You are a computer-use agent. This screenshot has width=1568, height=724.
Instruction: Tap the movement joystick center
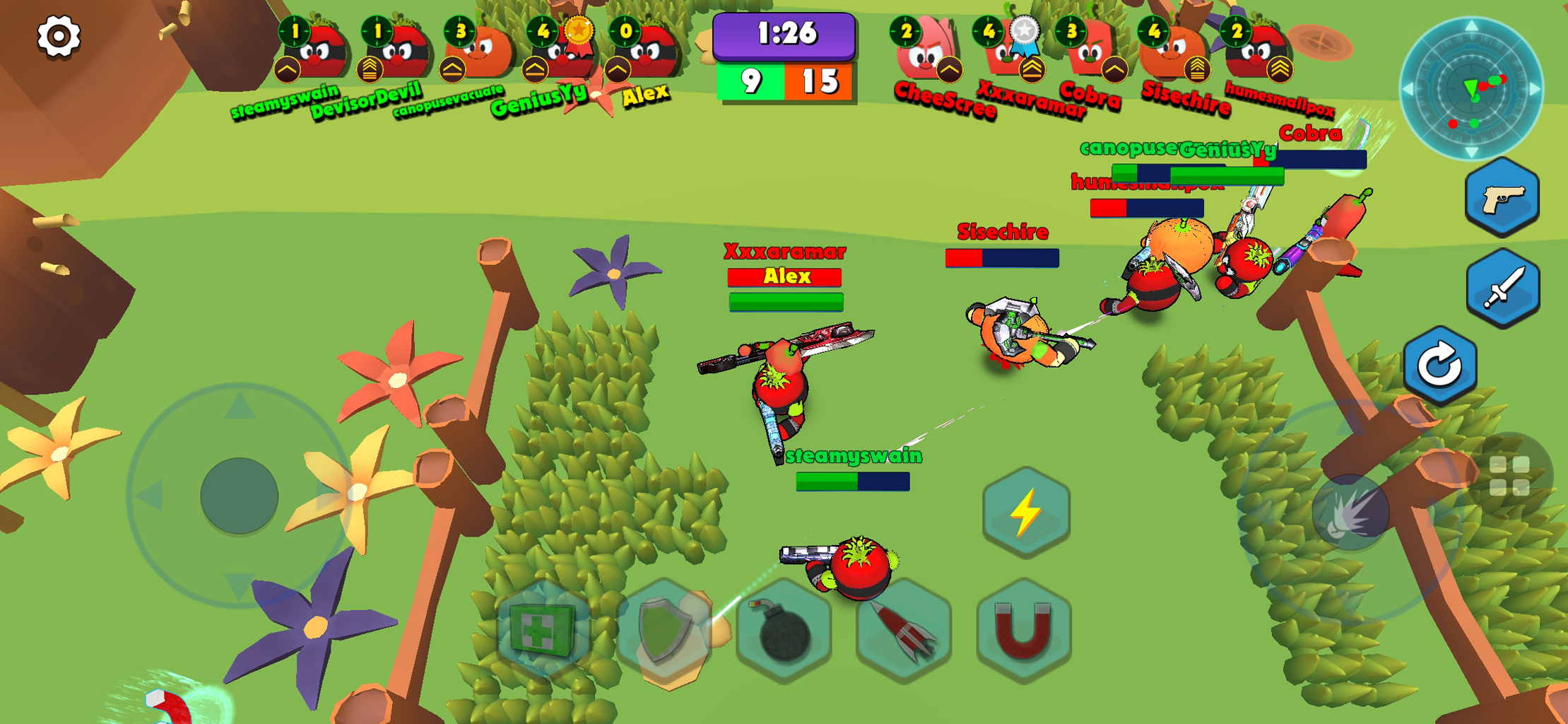(x=239, y=495)
